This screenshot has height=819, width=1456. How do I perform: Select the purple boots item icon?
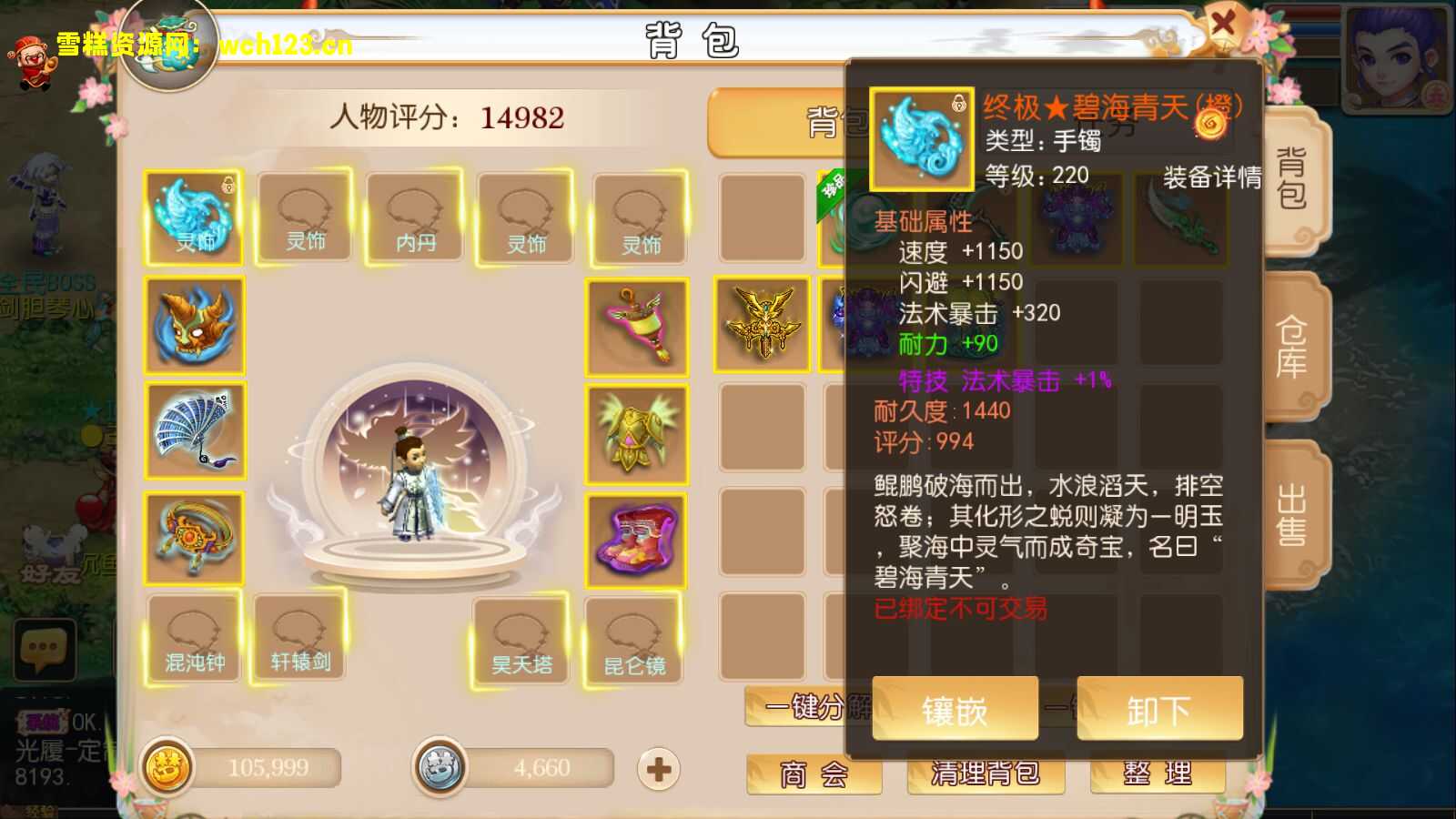(637, 539)
